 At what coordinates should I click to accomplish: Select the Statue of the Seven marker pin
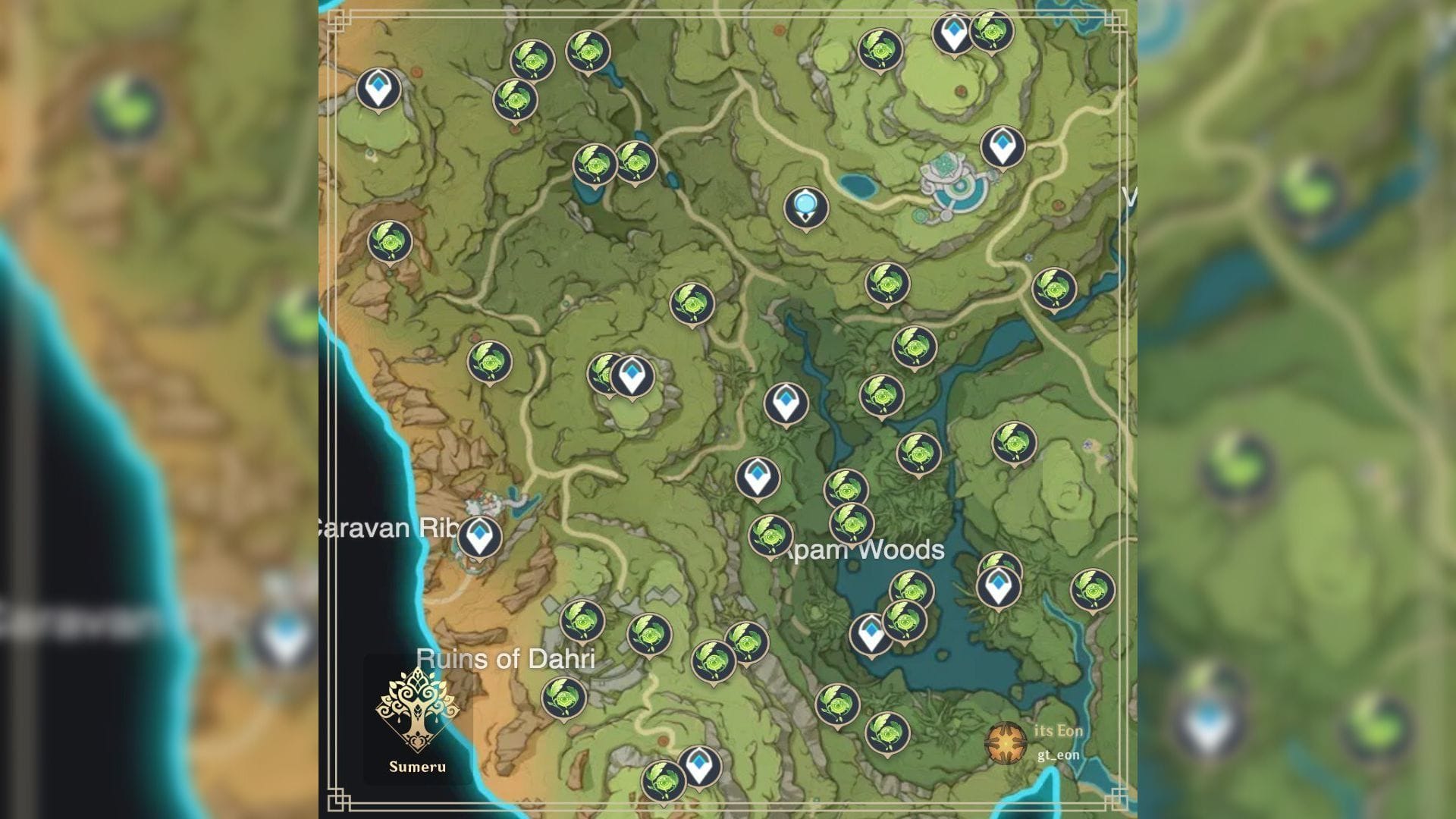(x=804, y=207)
